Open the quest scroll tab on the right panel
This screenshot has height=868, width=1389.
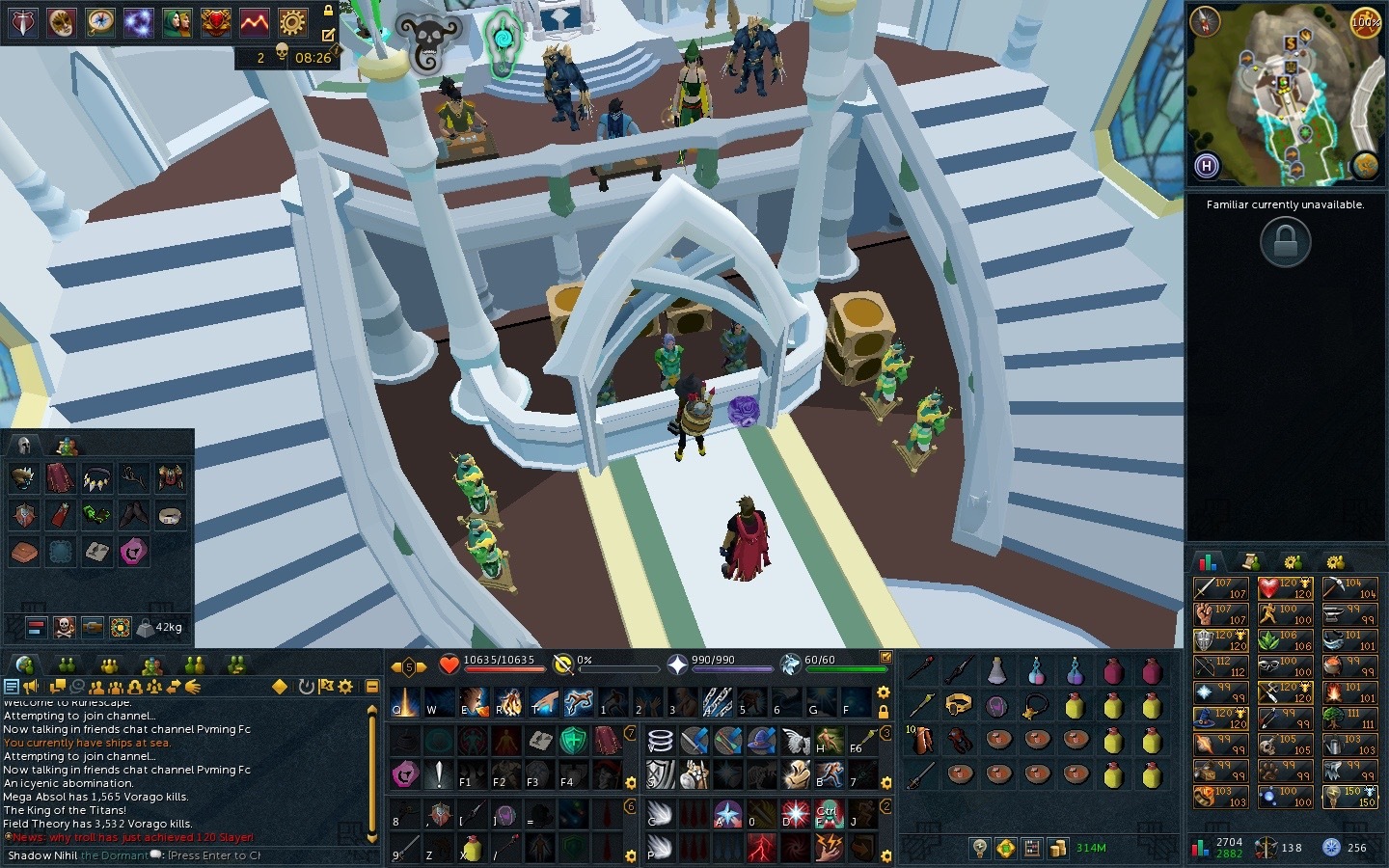point(1251,560)
